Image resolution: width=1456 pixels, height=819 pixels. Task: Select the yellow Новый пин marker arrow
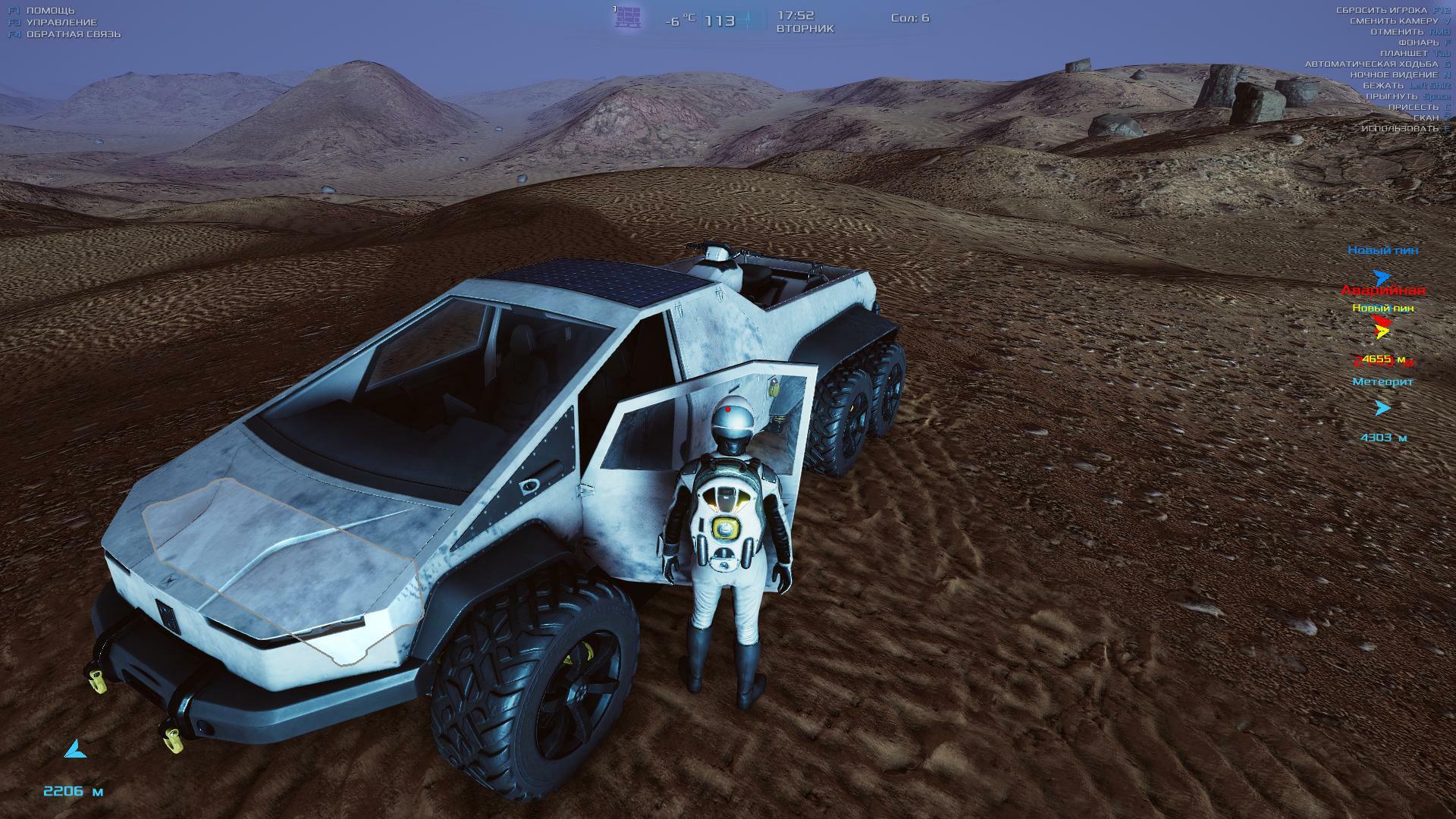coord(1383,331)
